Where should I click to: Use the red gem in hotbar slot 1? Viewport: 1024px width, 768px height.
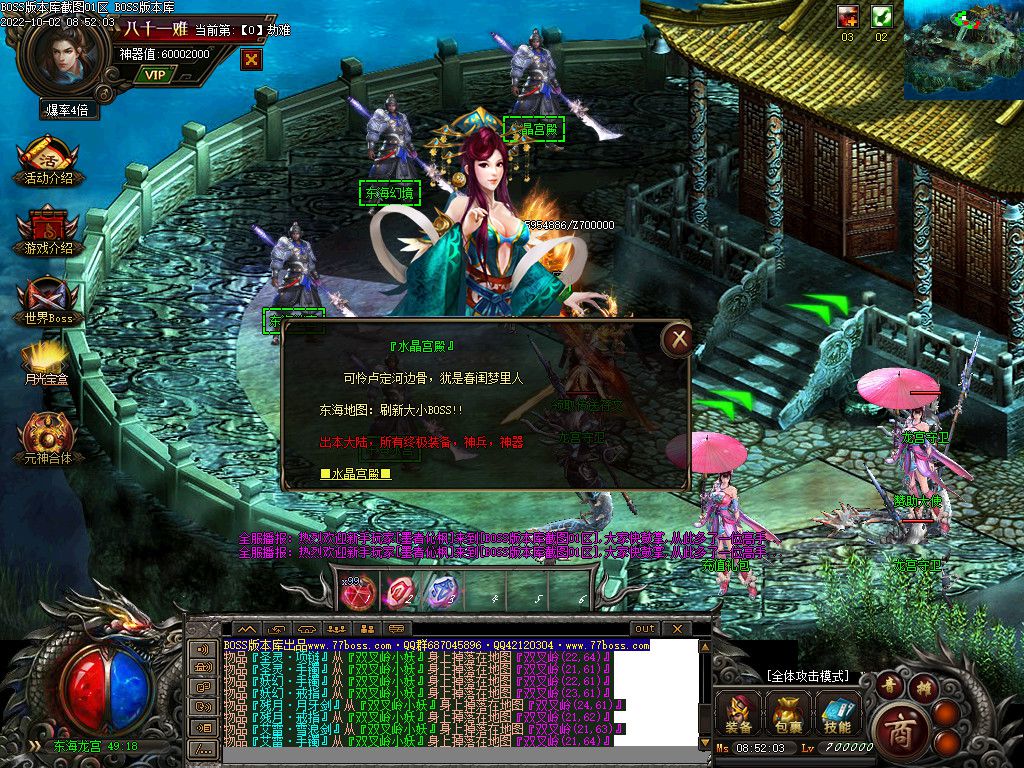tap(357, 592)
